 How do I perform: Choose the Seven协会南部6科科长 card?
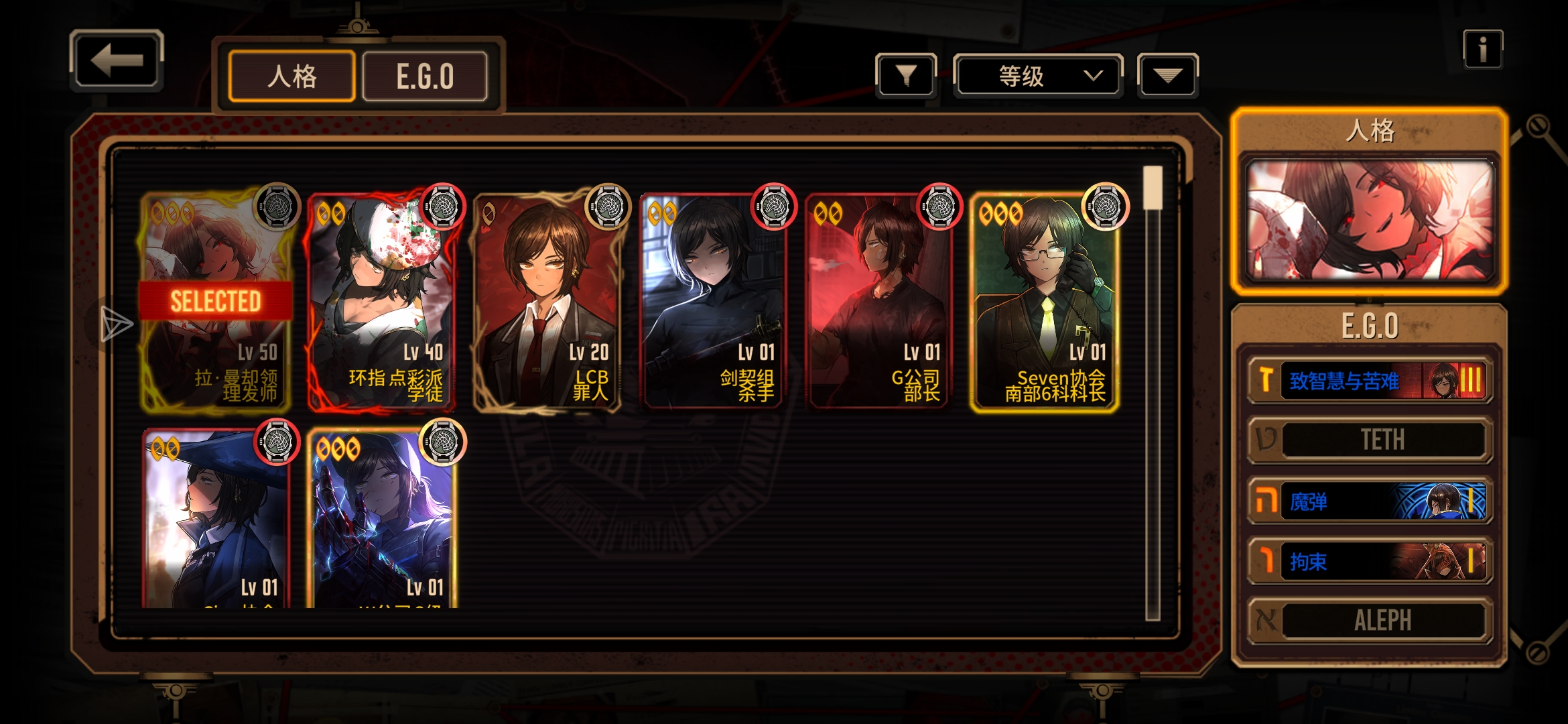[1043, 302]
